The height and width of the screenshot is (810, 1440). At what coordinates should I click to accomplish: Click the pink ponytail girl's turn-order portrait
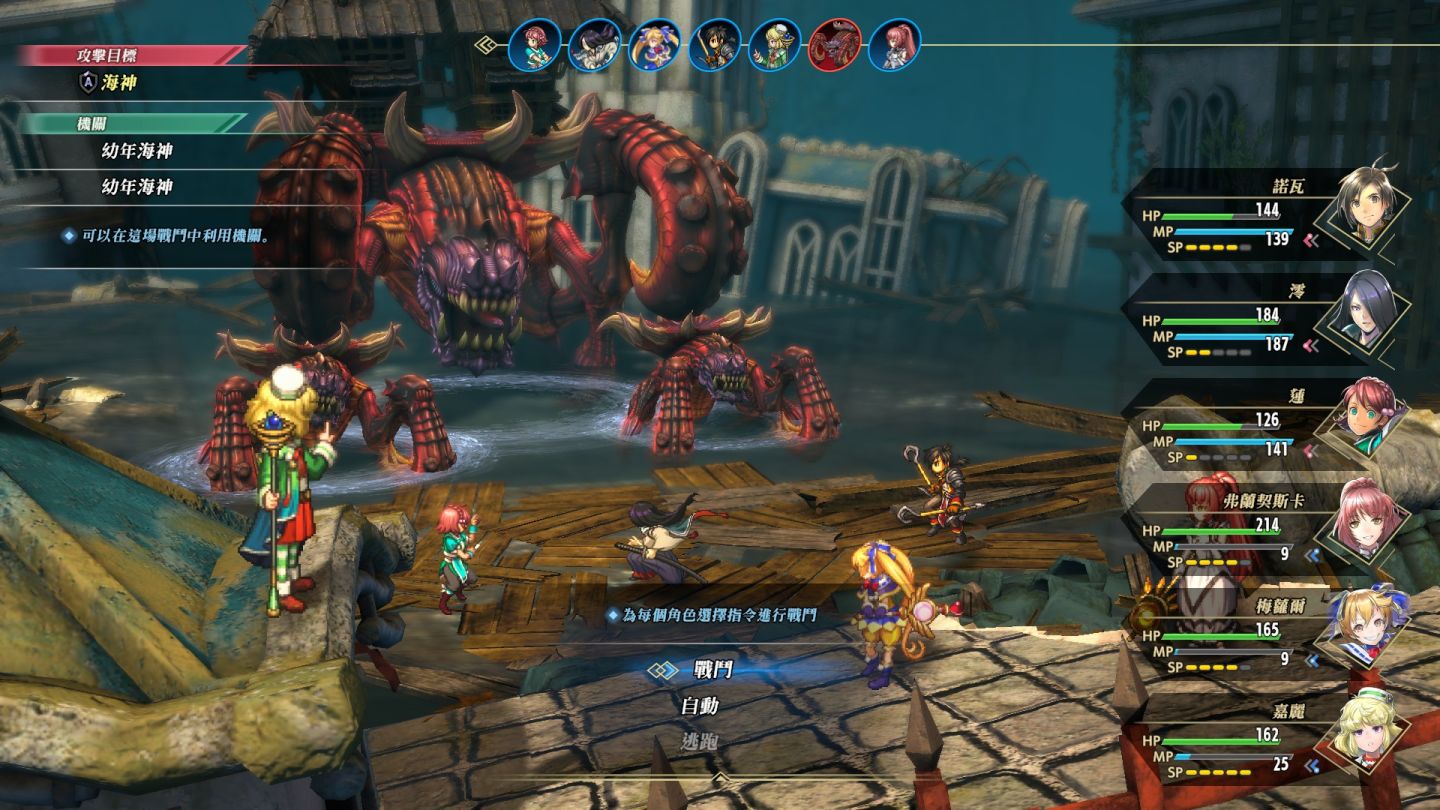pos(894,46)
